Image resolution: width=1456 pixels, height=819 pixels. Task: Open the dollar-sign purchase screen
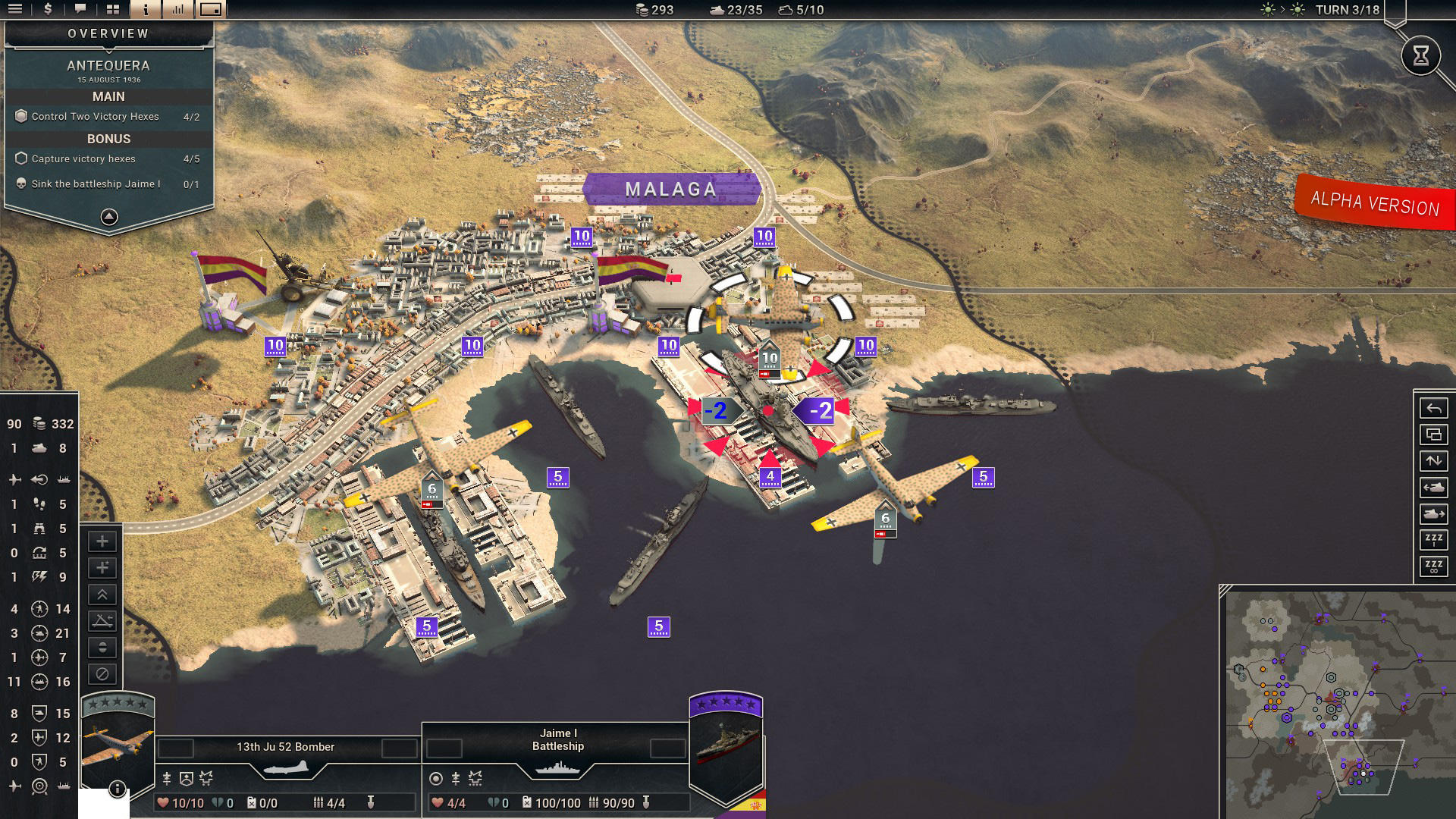(48, 9)
